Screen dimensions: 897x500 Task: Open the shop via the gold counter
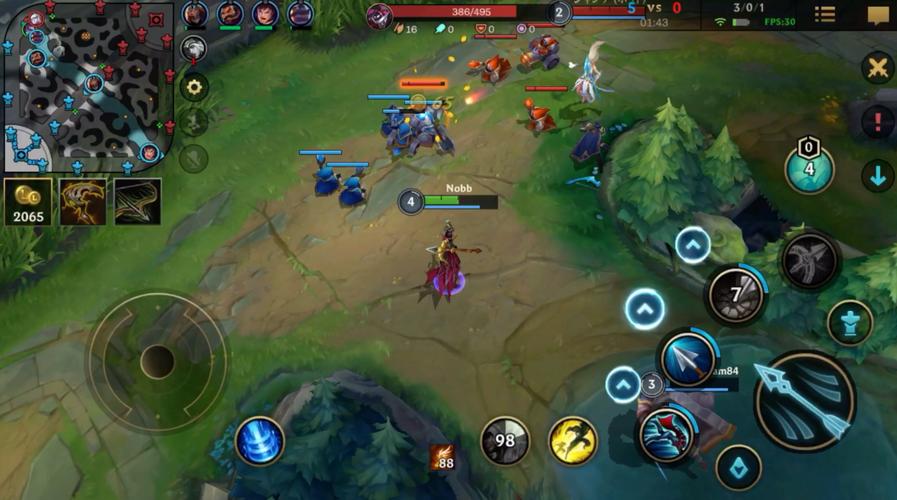pyautogui.click(x=28, y=201)
